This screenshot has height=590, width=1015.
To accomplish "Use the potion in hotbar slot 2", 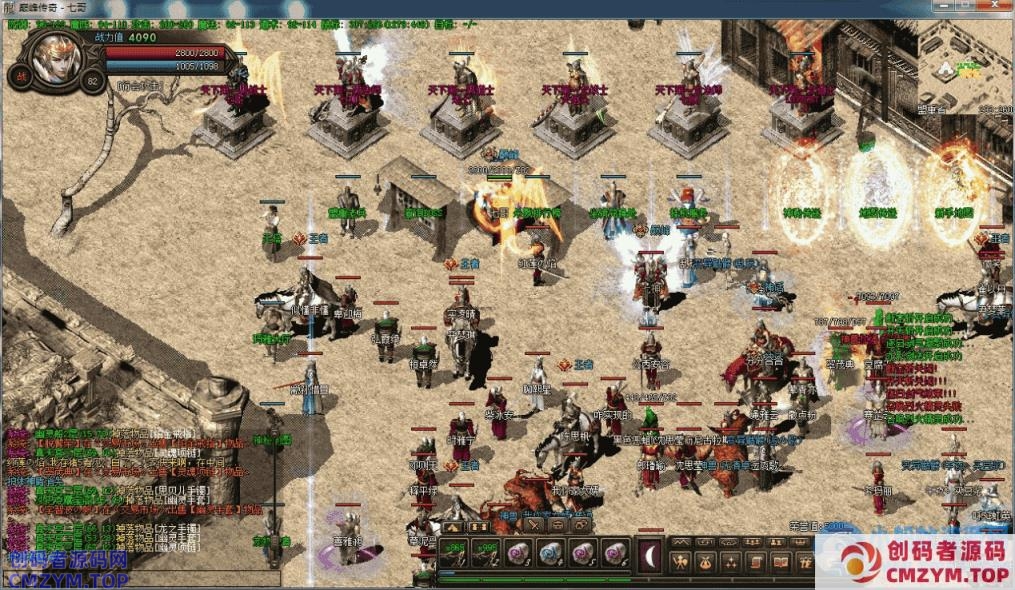I will (487, 553).
